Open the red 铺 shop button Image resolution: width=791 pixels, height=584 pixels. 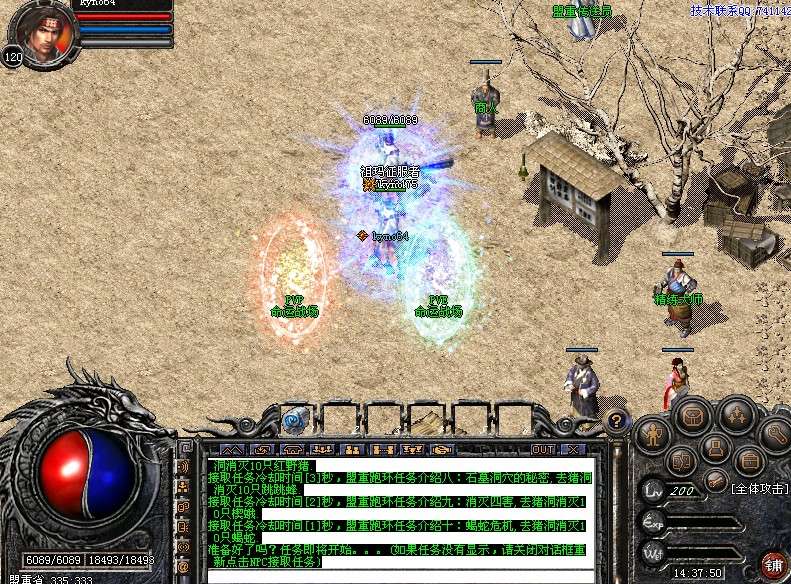[773, 565]
